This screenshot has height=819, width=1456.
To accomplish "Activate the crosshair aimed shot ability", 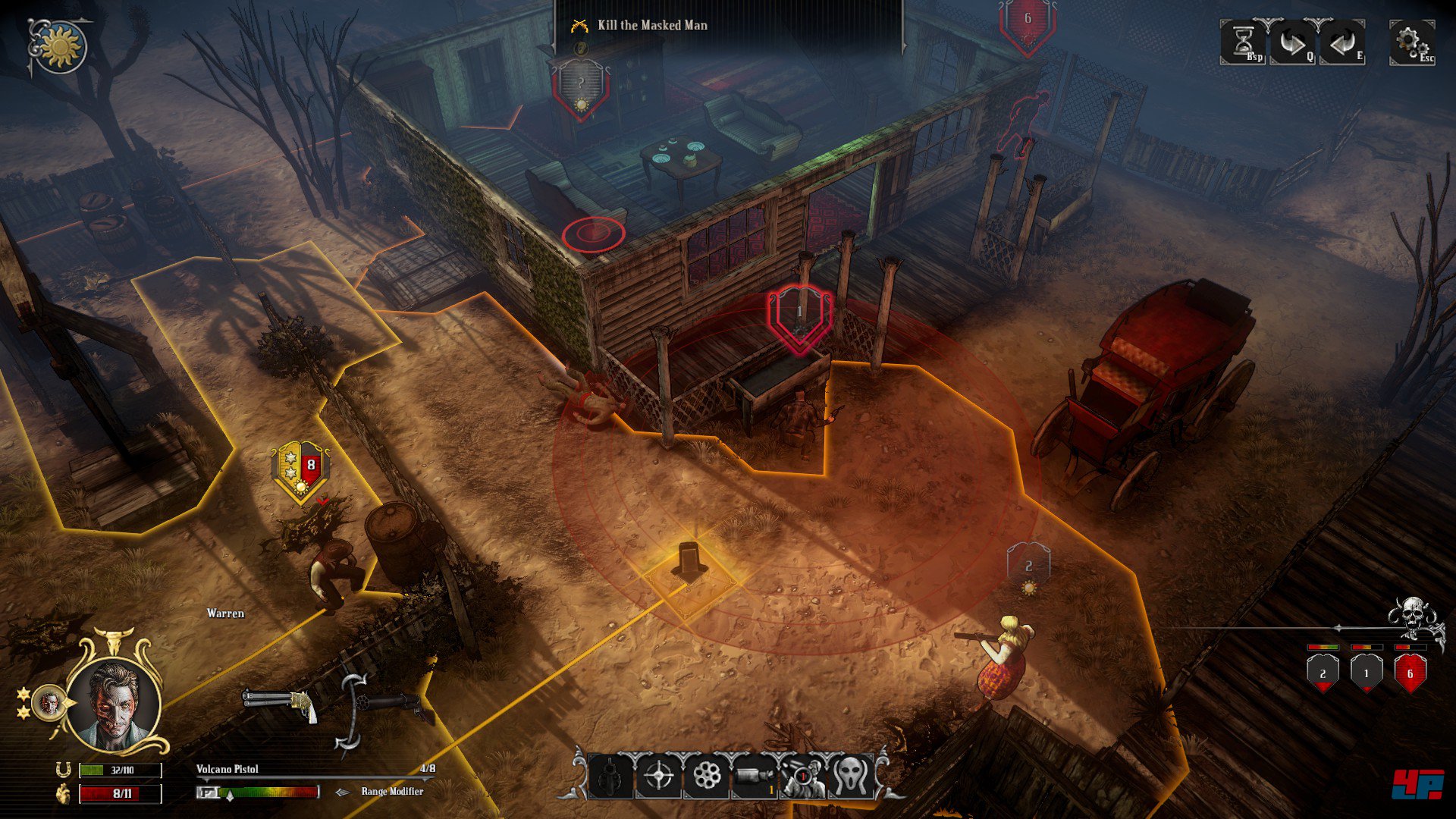I will click(x=658, y=776).
